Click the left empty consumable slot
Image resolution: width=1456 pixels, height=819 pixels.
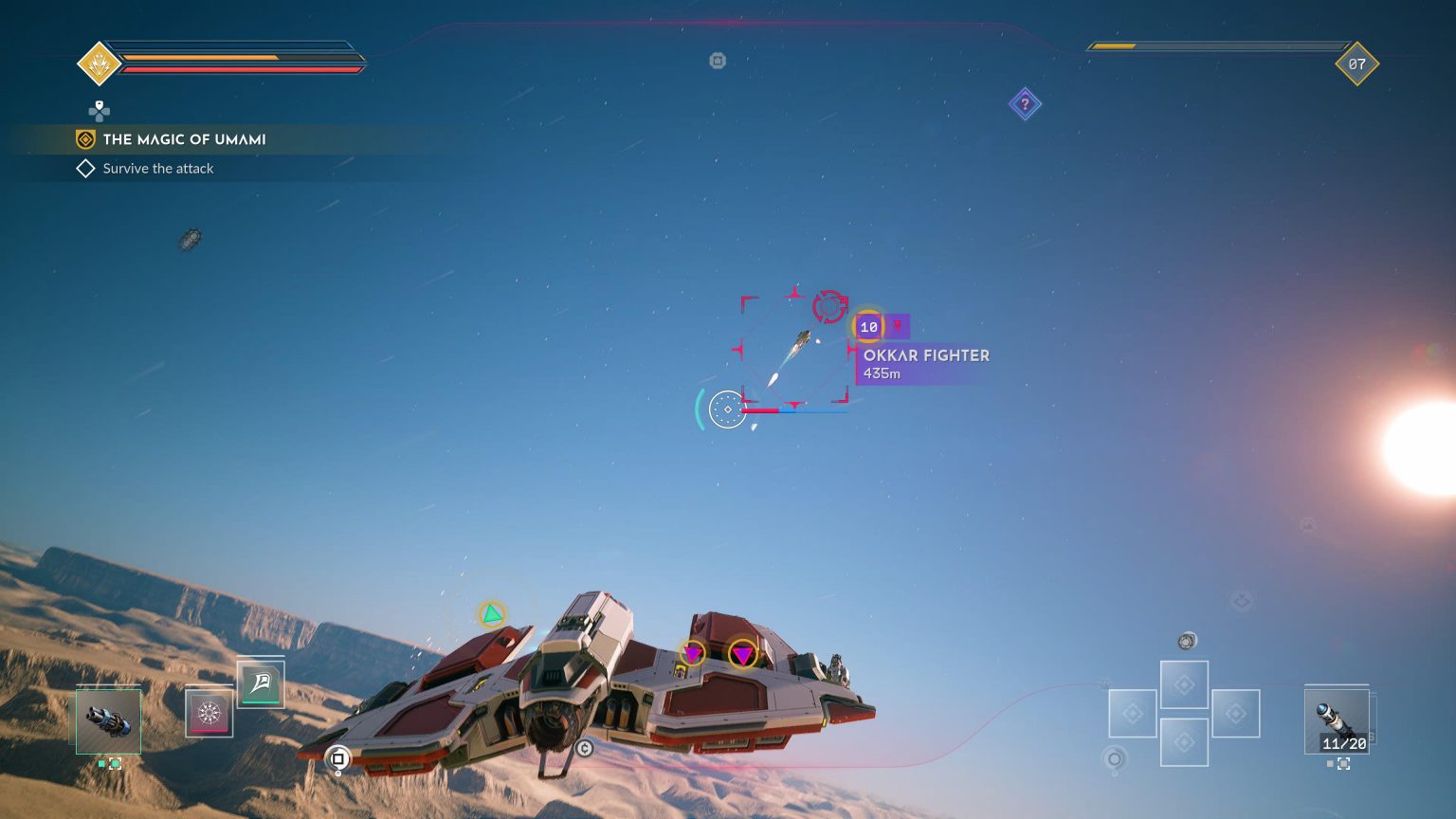coord(1133,714)
